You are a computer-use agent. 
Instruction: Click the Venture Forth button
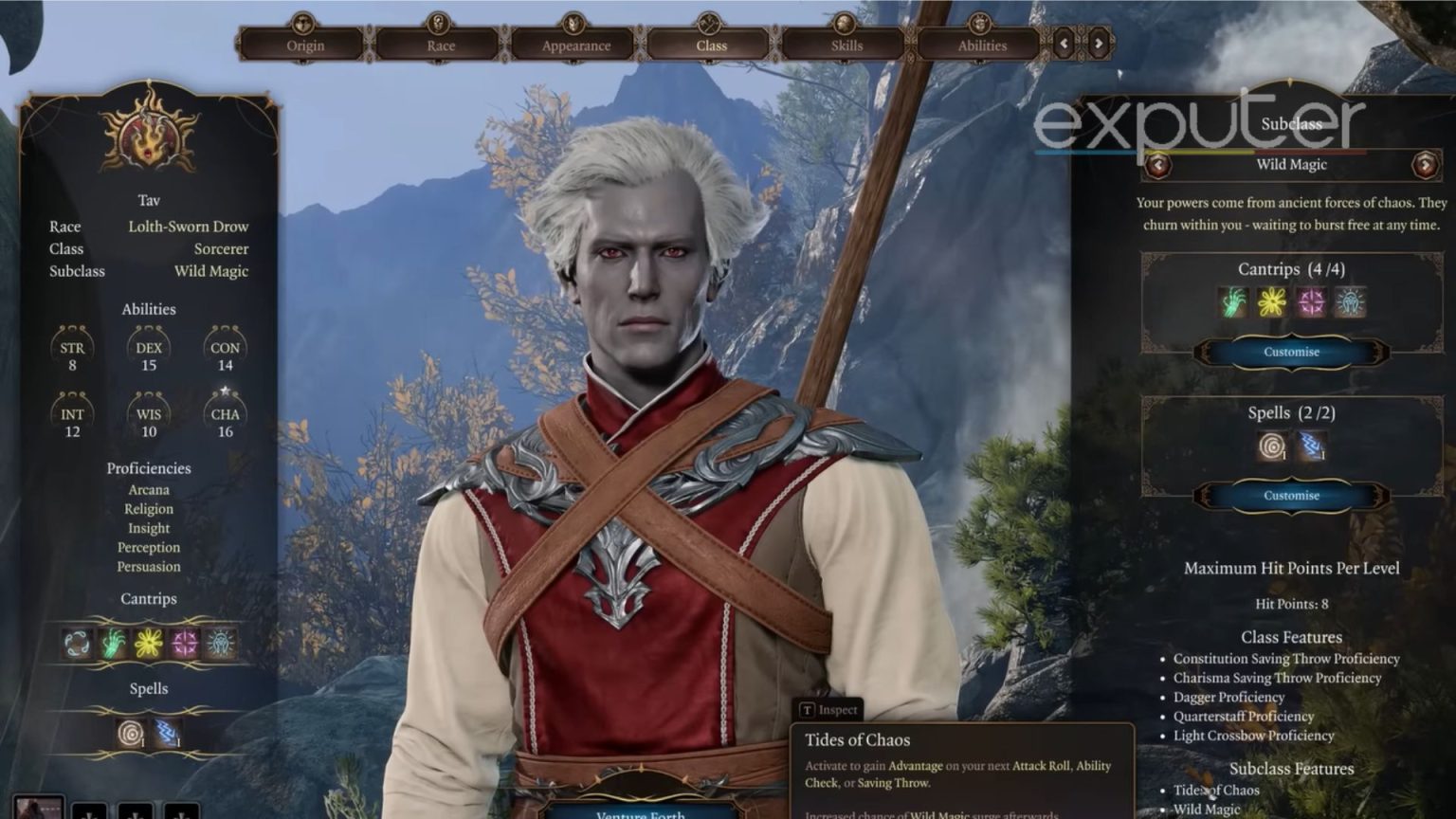click(x=641, y=813)
